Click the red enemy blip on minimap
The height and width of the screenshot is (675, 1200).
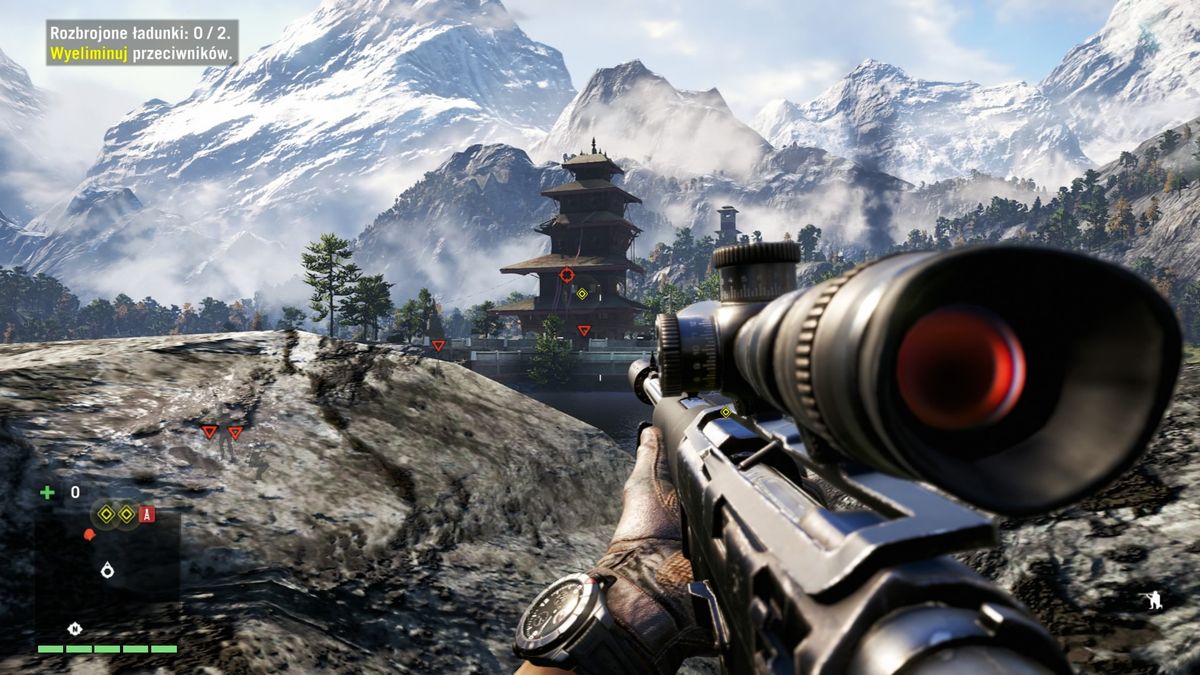click(88, 535)
